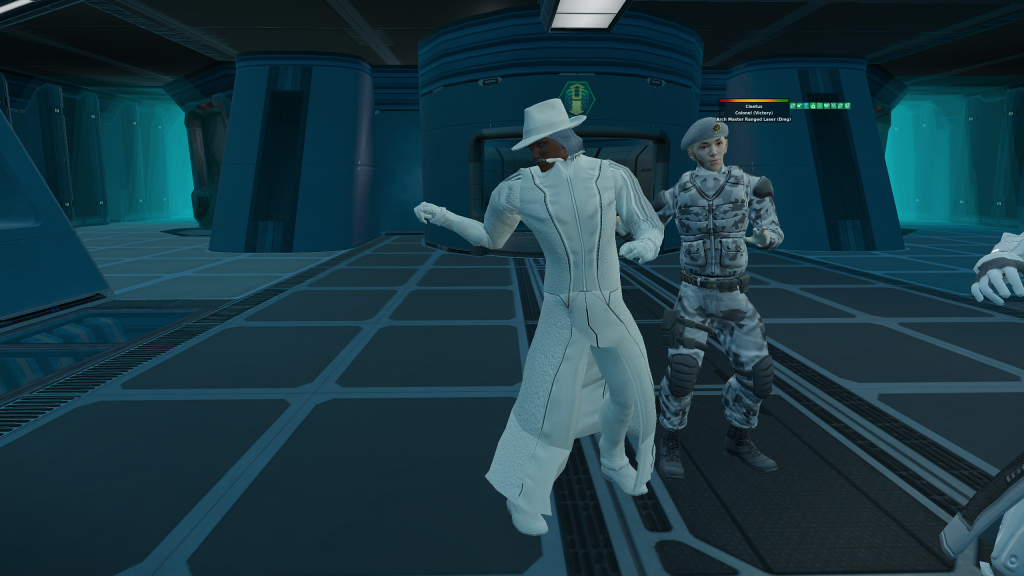Select the Cleetus player nameplate
This screenshot has height=576, width=1024.
pos(753,106)
